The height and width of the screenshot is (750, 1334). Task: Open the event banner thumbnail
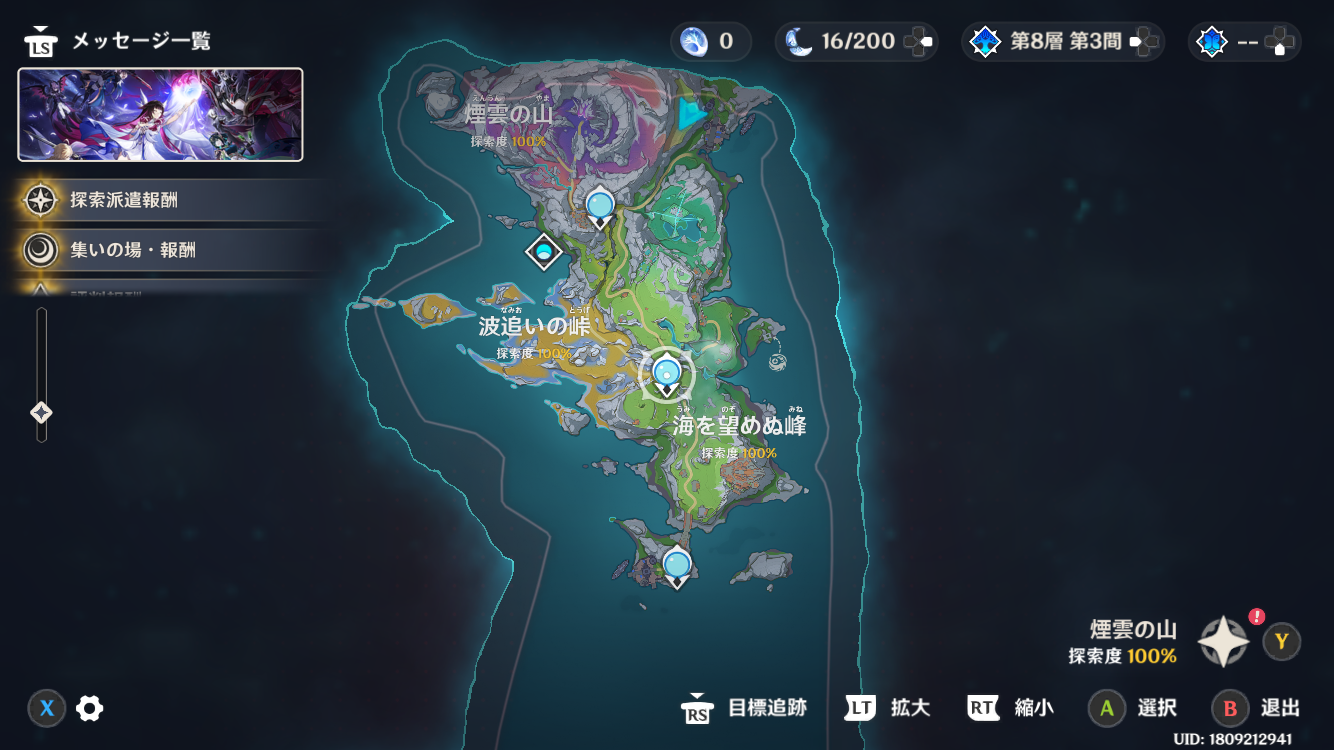pos(160,114)
